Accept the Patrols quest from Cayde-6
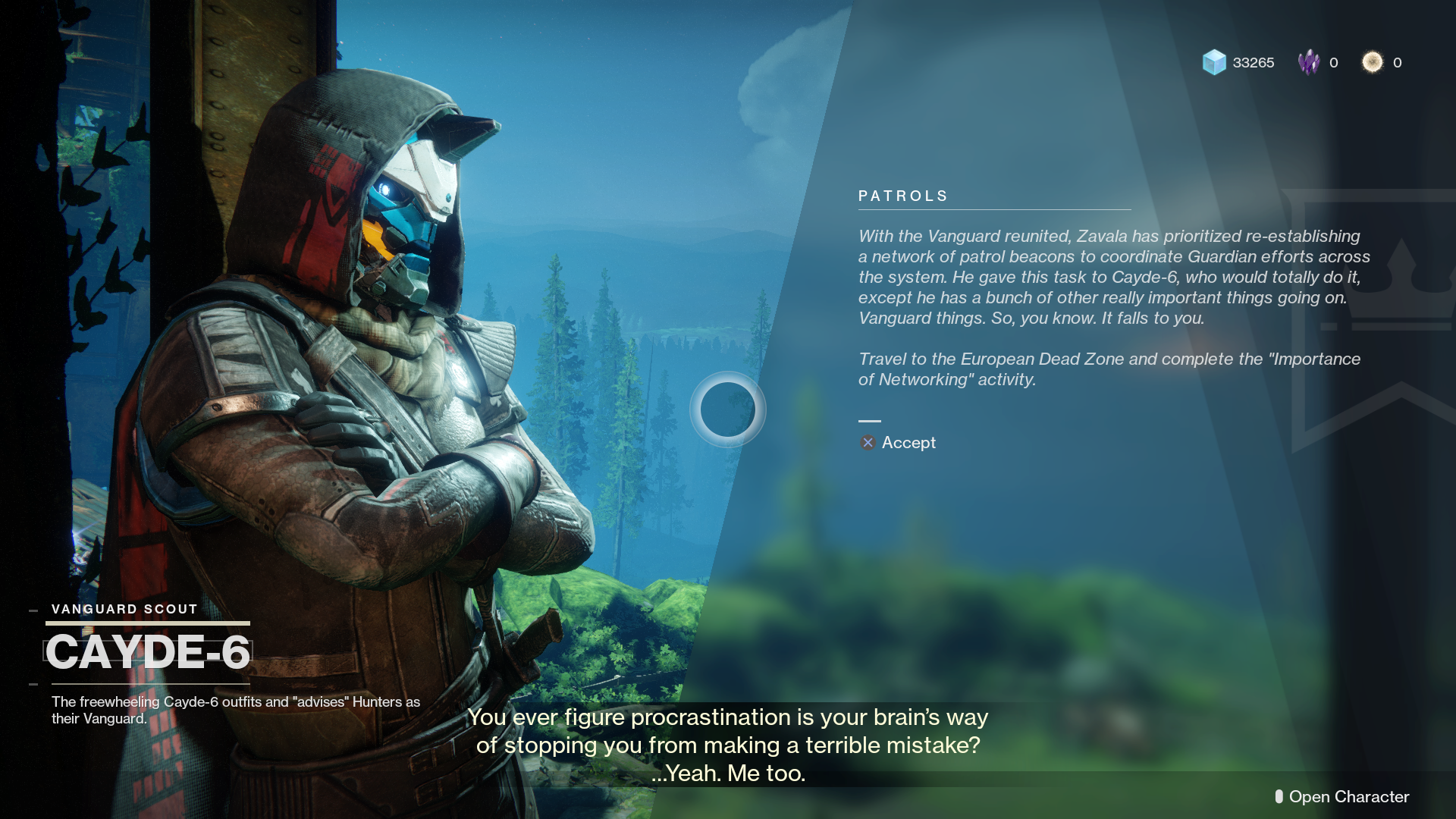Viewport: 1456px width, 819px height. (899, 443)
